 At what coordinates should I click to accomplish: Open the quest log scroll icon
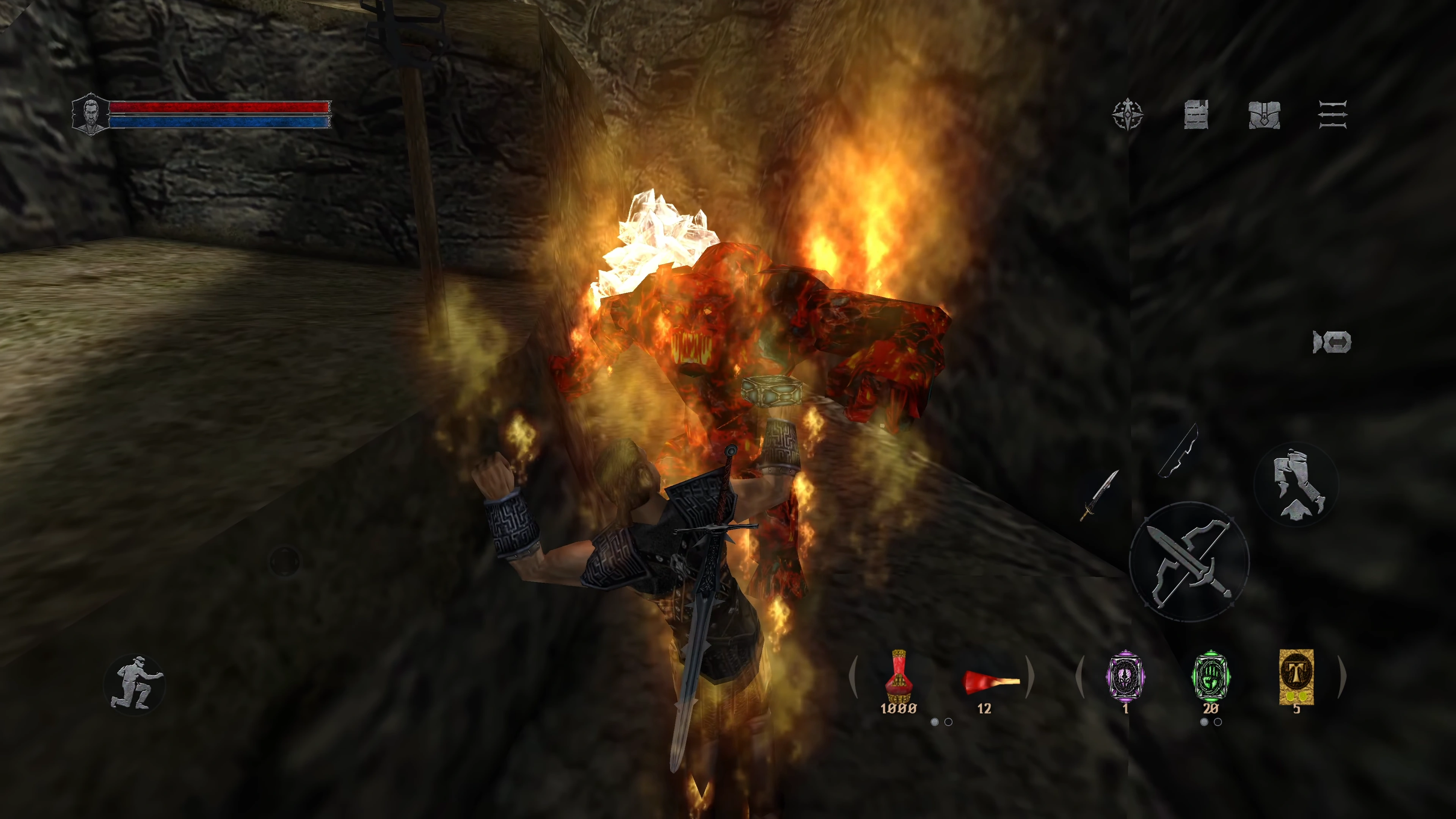coord(1196,115)
